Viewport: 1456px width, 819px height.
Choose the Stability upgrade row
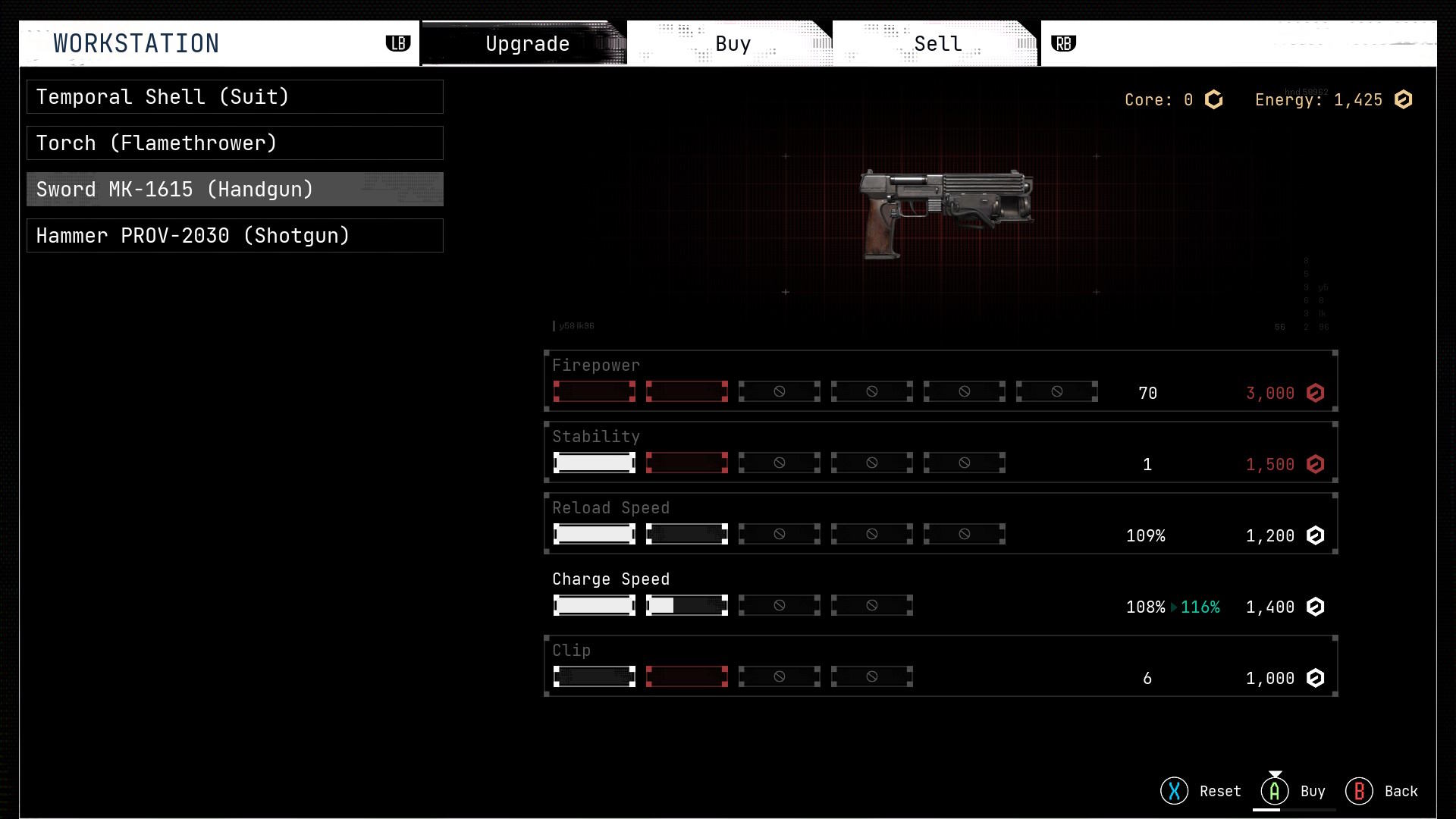point(940,452)
